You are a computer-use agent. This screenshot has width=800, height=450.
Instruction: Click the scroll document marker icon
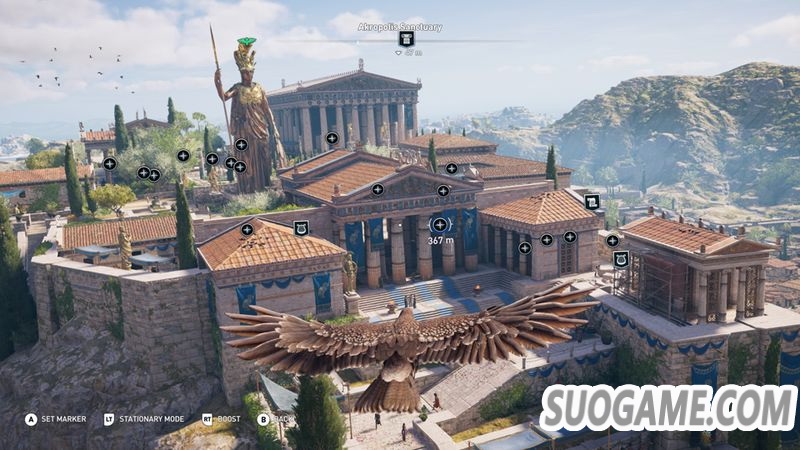592,202
